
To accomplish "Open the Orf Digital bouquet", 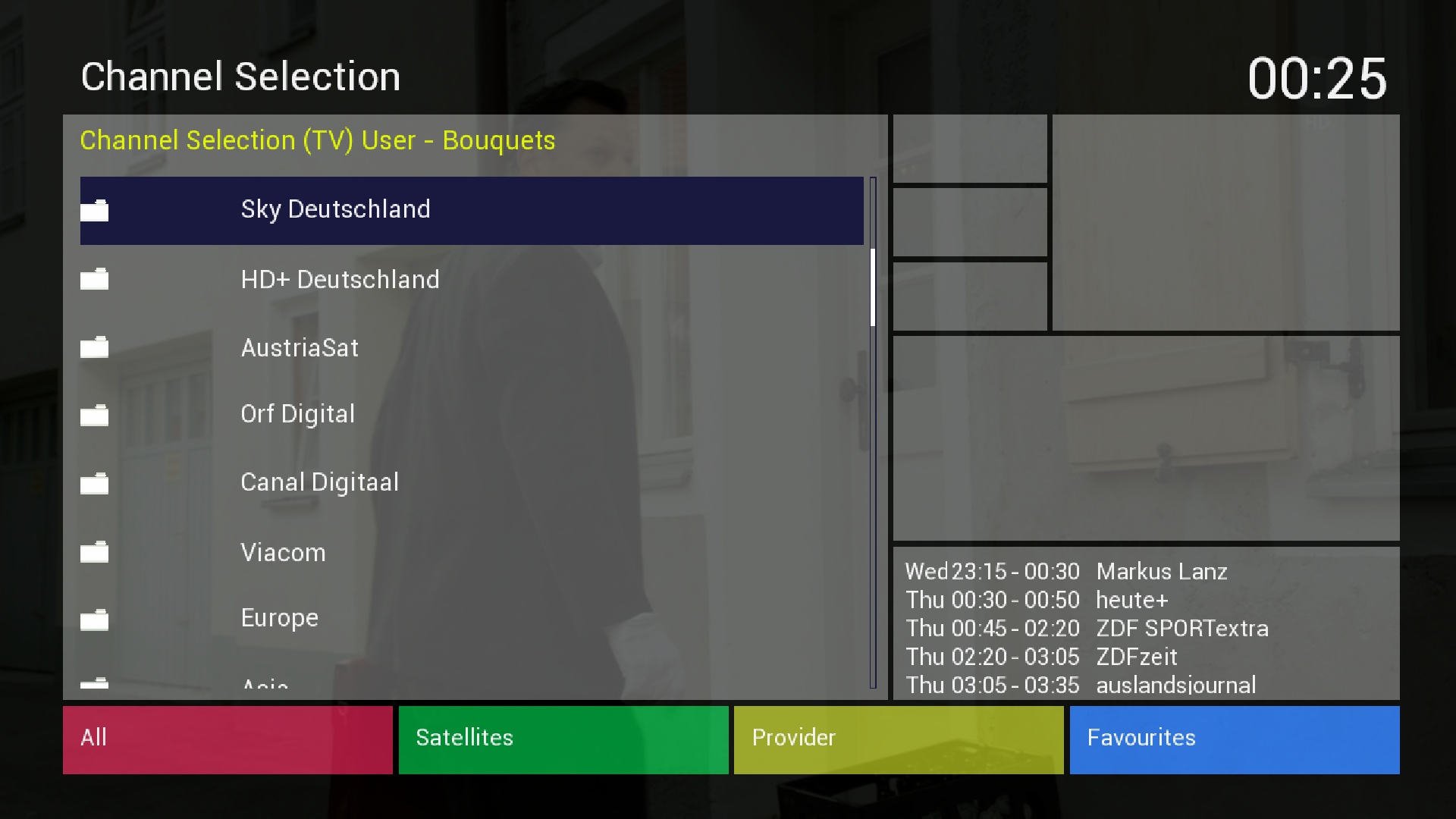I will point(297,414).
